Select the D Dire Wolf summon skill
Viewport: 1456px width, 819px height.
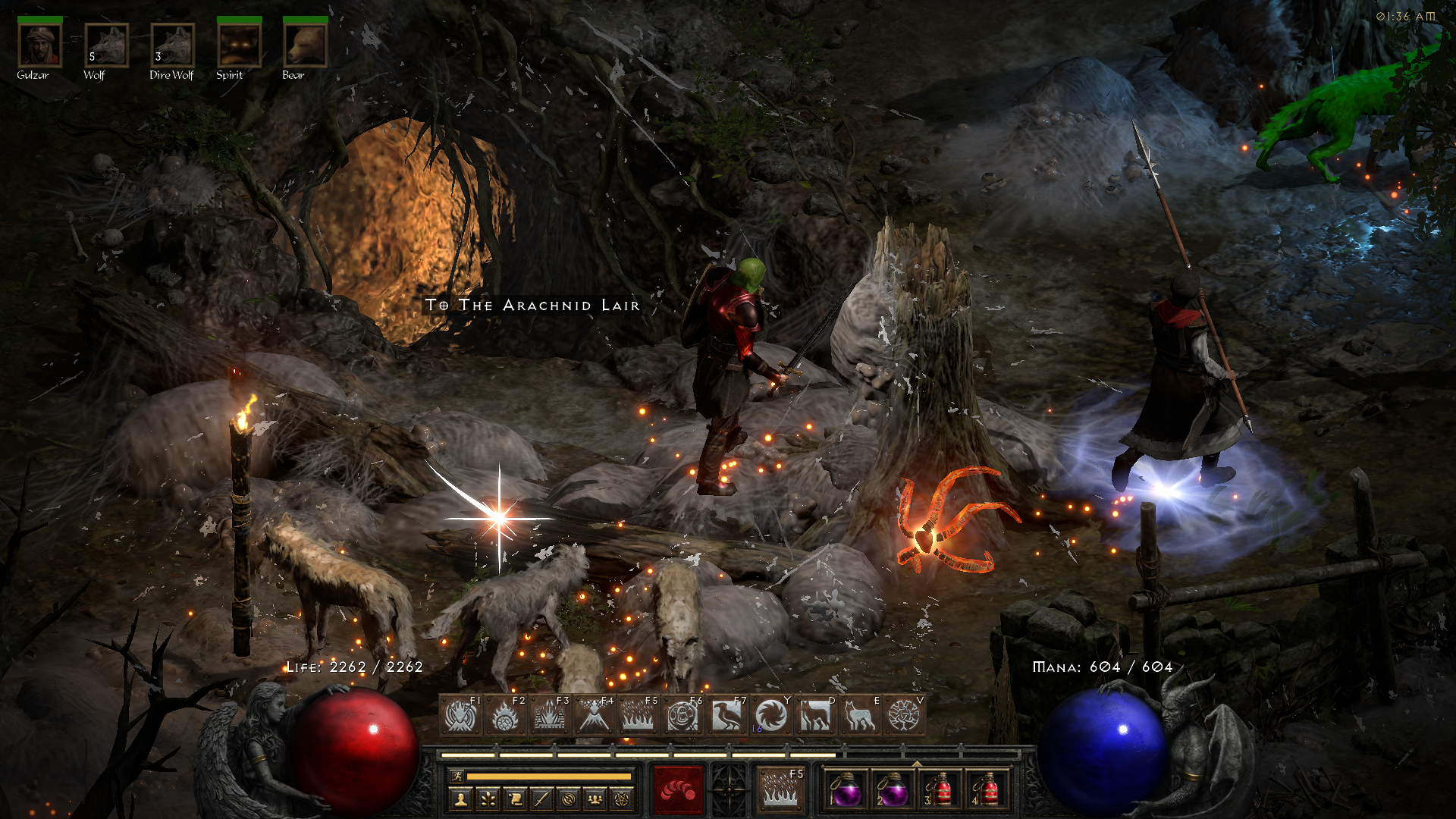click(815, 715)
